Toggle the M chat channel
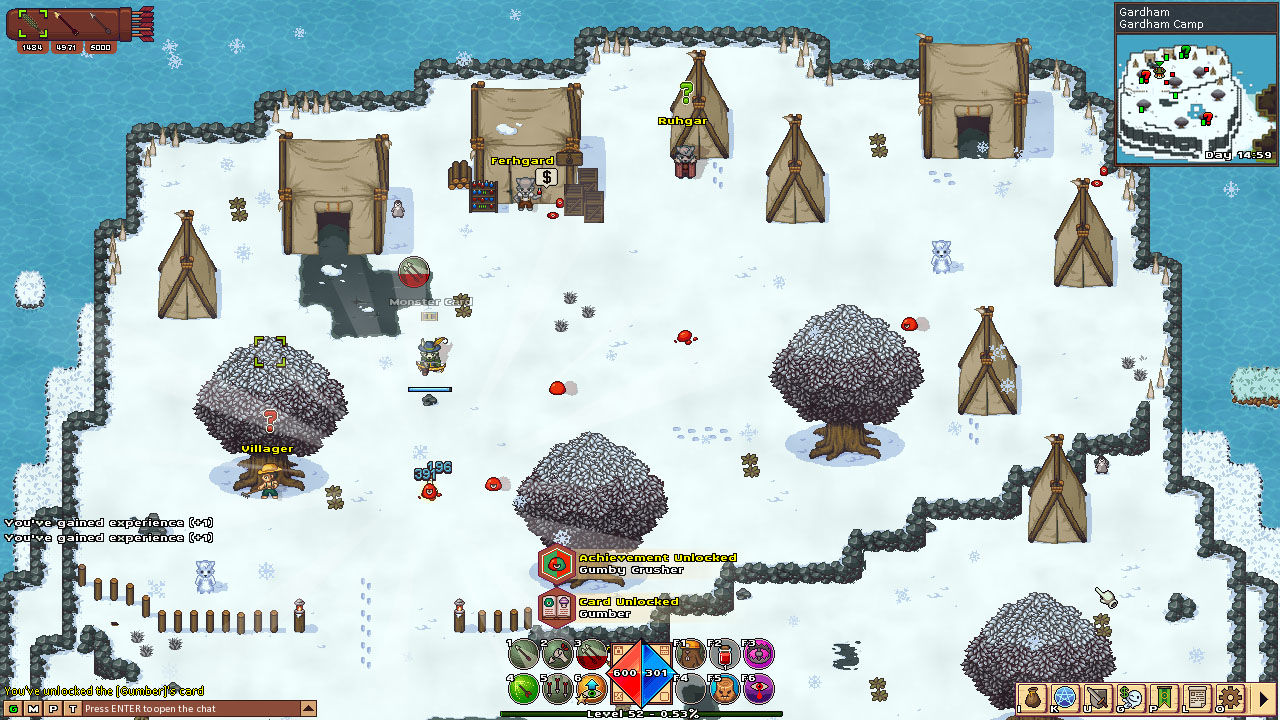1280x720 pixels. 31,707
